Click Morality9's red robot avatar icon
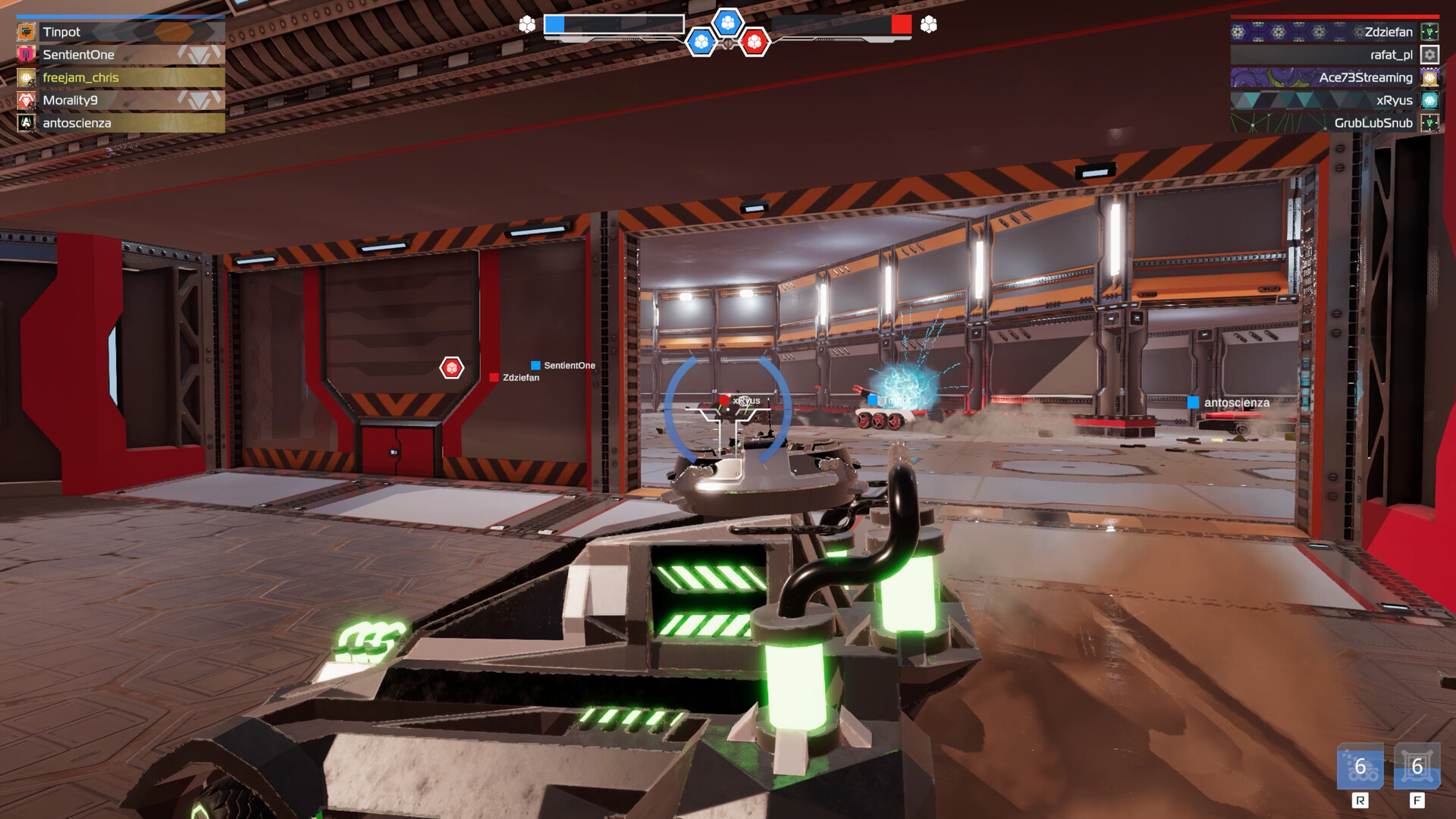The height and width of the screenshot is (819, 1456). [24, 99]
